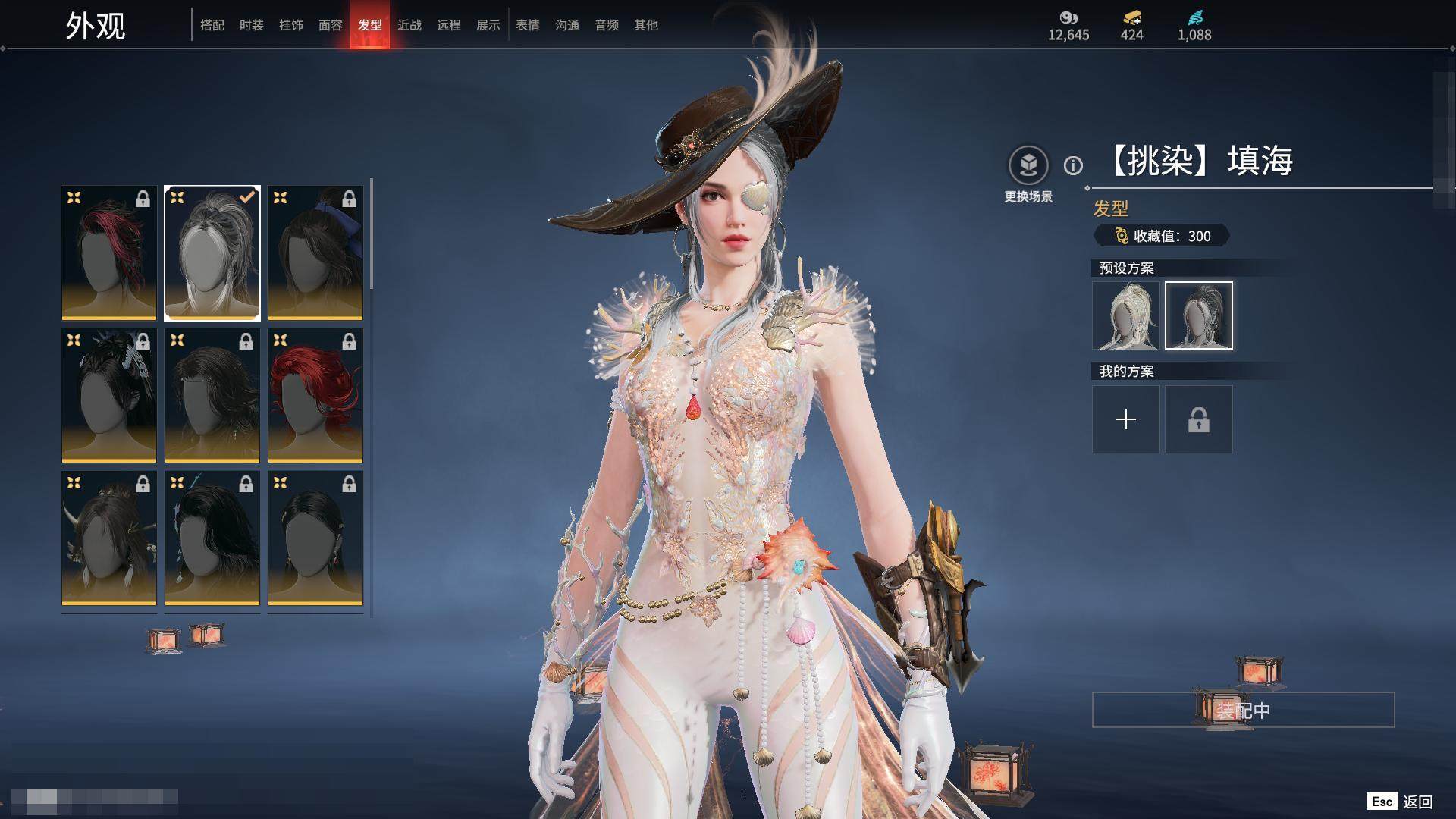The image size is (1456, 819).
Task: Add a new custom scheme
Action: click(1126, 419)
